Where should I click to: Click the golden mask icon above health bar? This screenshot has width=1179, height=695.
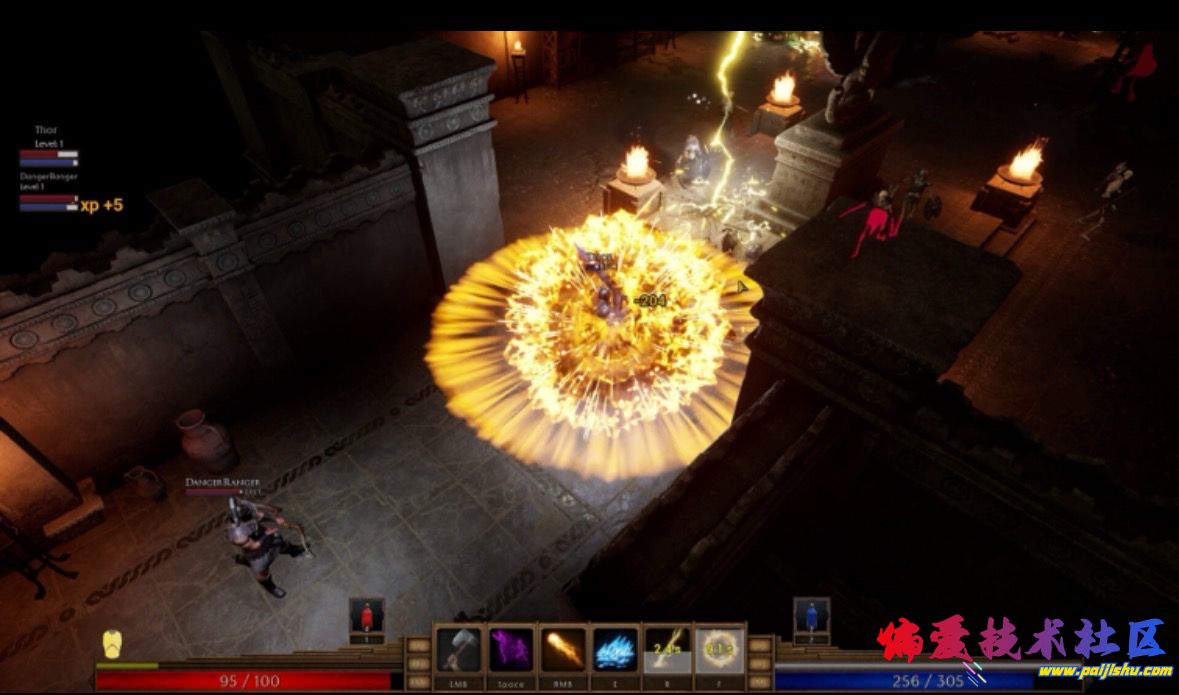[x=114, y=645]
